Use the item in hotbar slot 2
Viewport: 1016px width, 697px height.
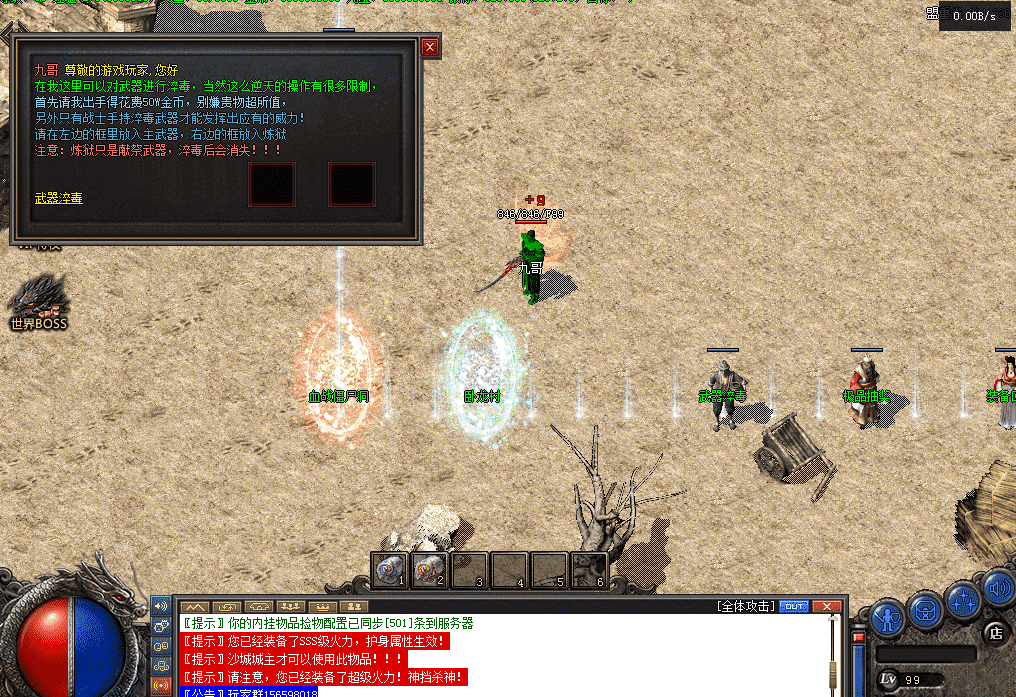point(429,570)
